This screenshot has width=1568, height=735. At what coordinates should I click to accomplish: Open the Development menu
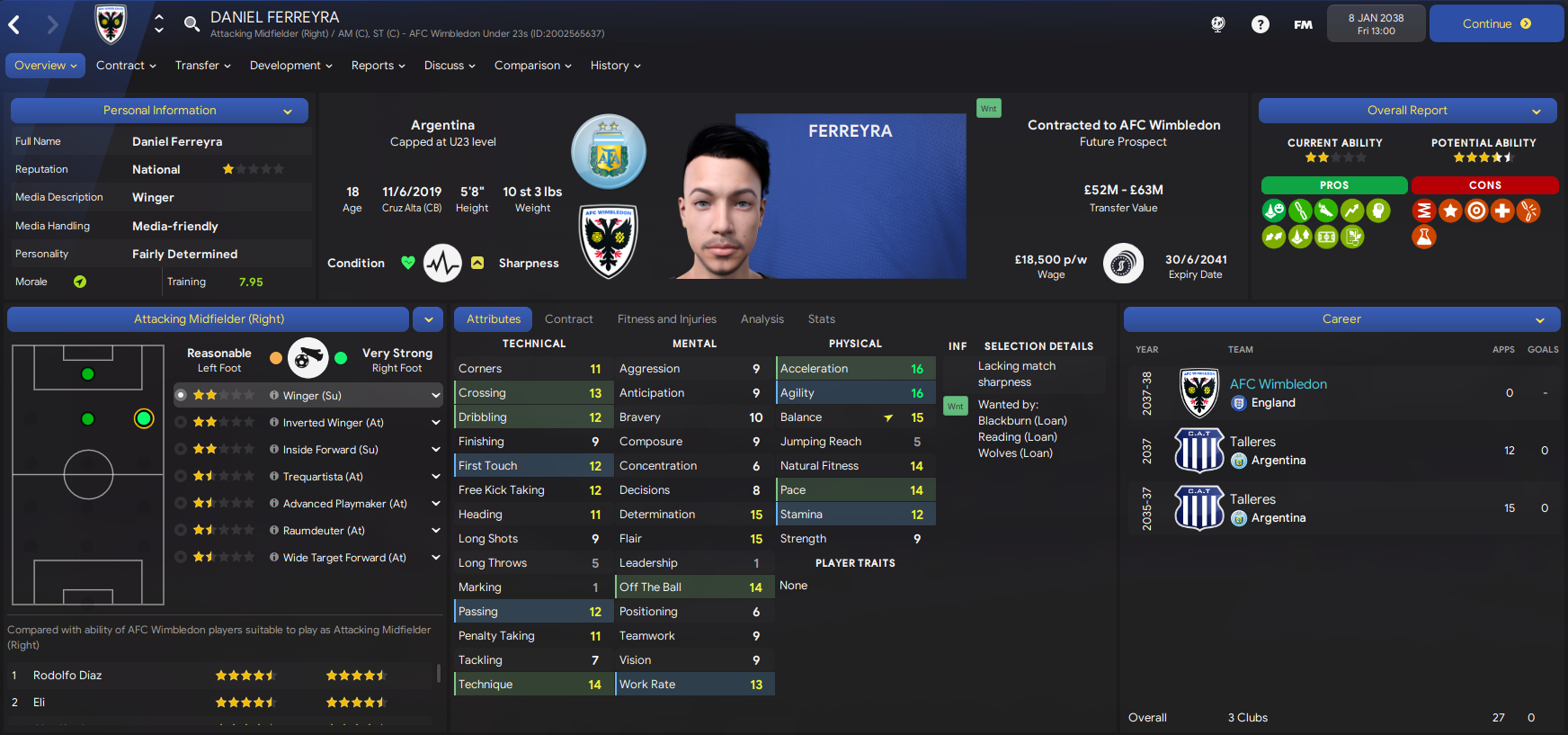pos(290,66)
